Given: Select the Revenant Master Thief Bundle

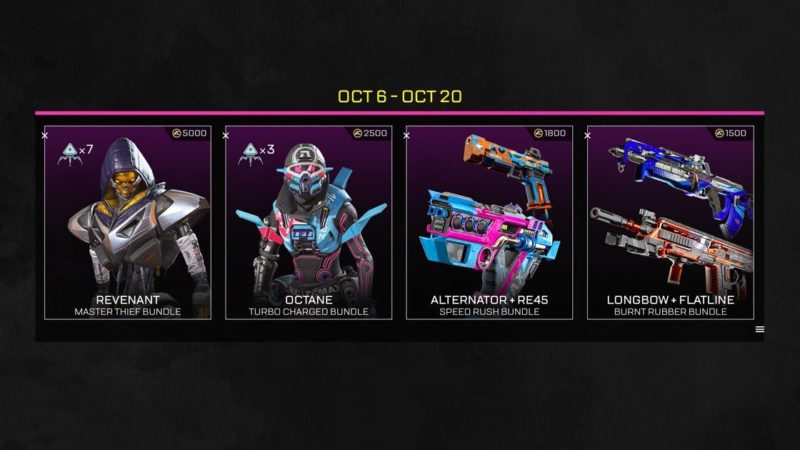Looking at the screenshot, I should tap(127, 222).
